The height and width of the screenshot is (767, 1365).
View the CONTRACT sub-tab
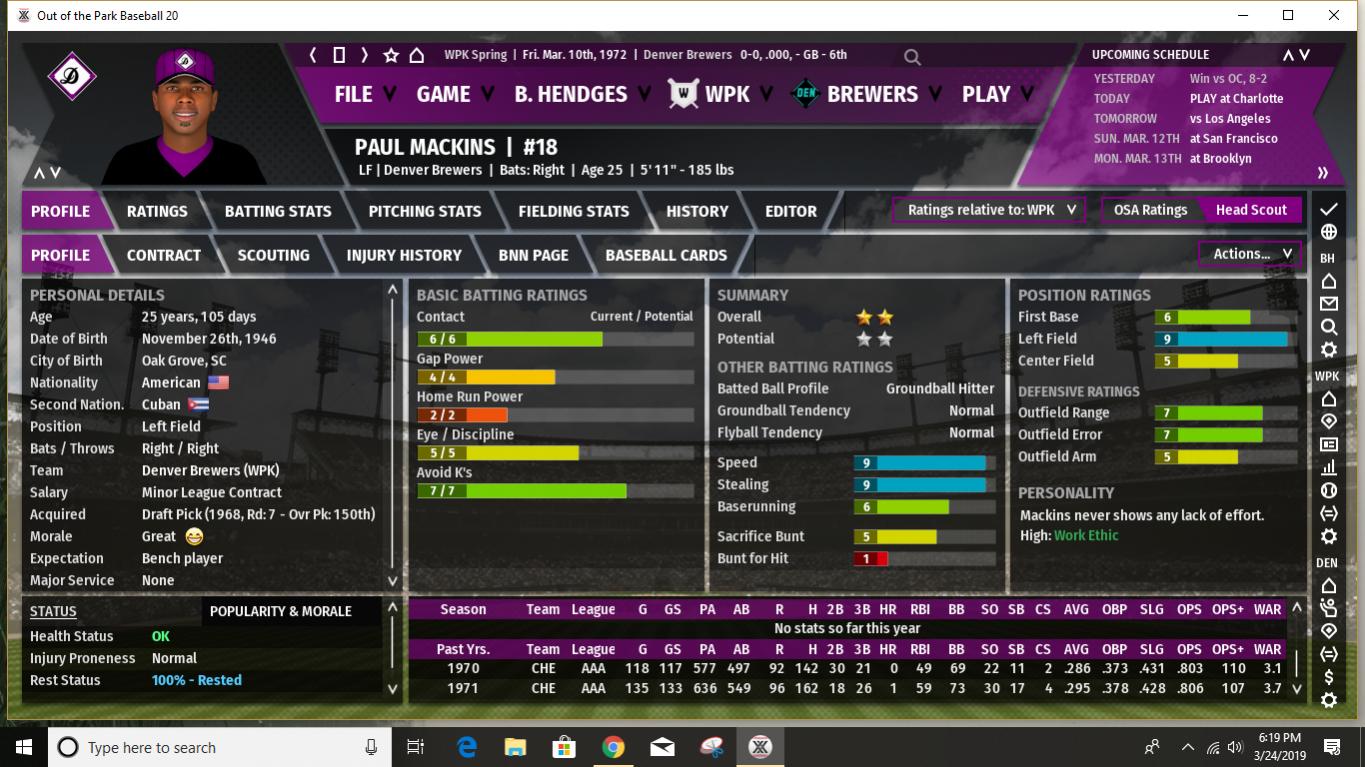tap(164, 255)
